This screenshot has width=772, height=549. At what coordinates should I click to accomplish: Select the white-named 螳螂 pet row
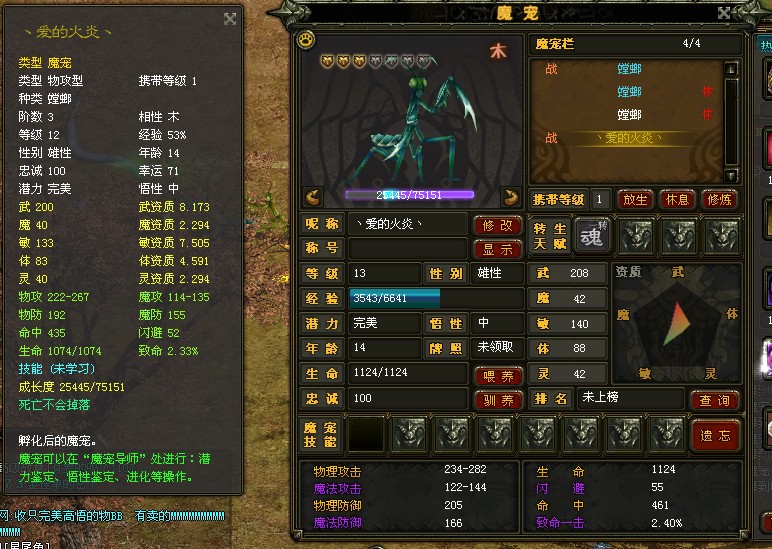click(628, 115)
